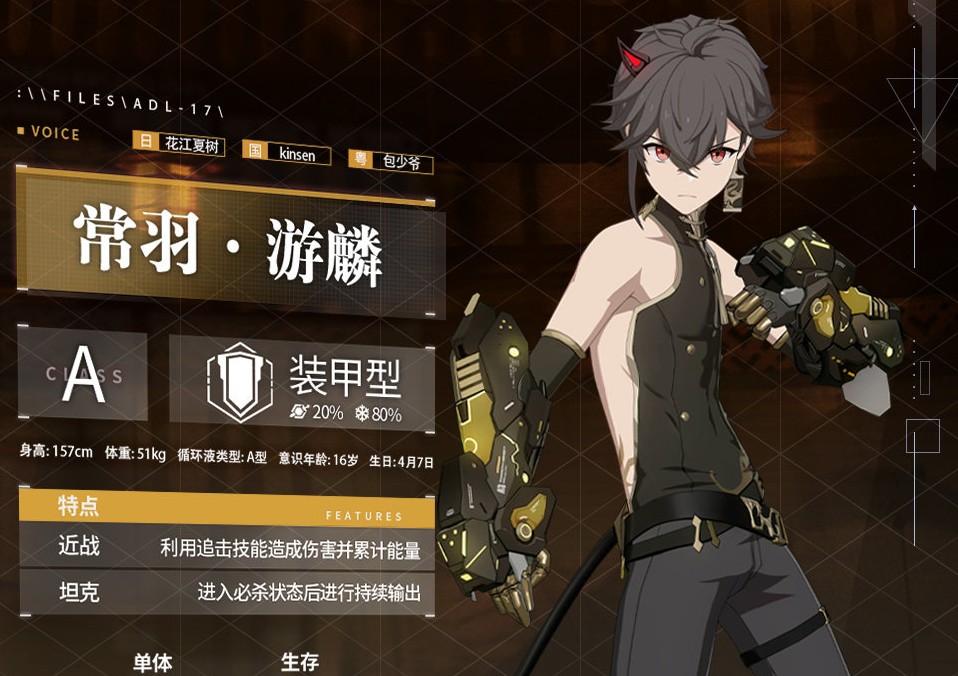
Task: Select the A class rank panel
Action: point(83,375)
